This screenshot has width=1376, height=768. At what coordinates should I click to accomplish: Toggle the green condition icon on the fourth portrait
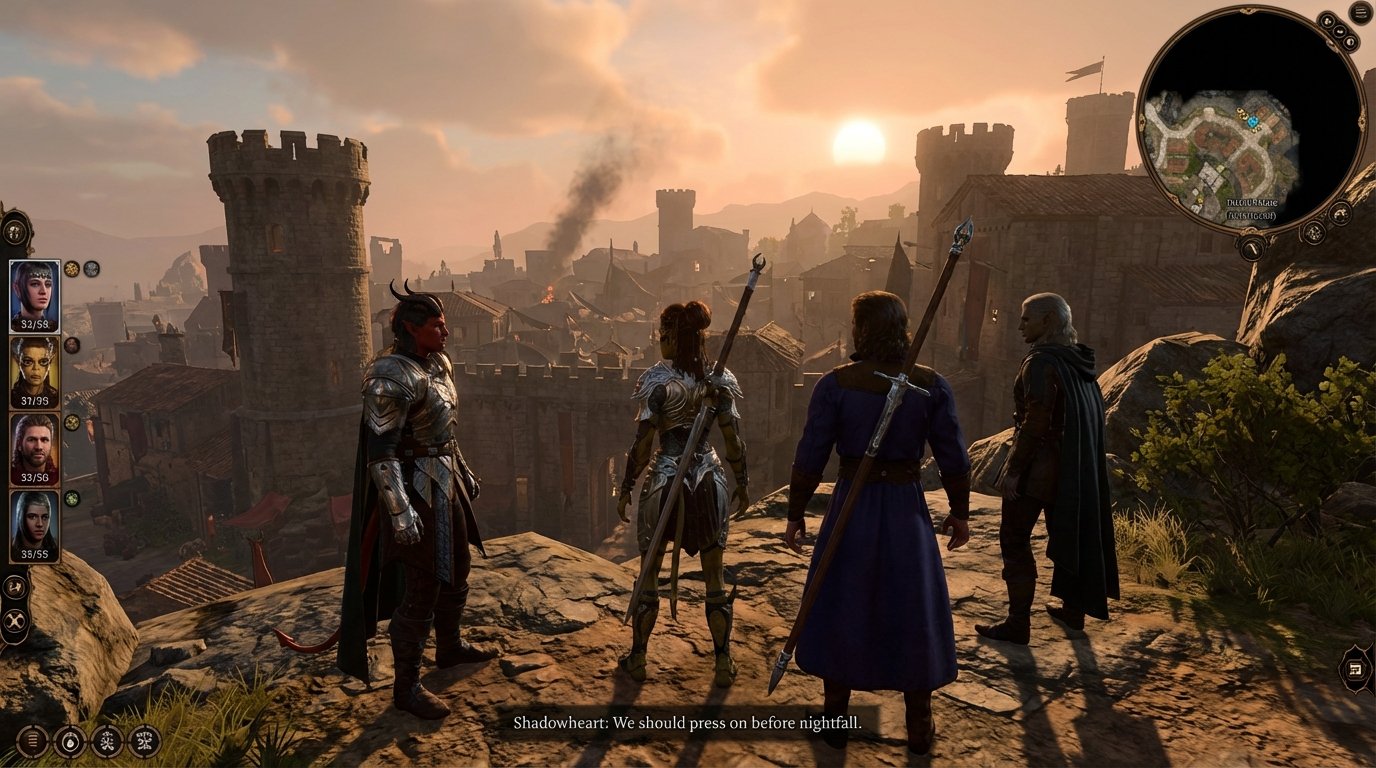(70, 499)
